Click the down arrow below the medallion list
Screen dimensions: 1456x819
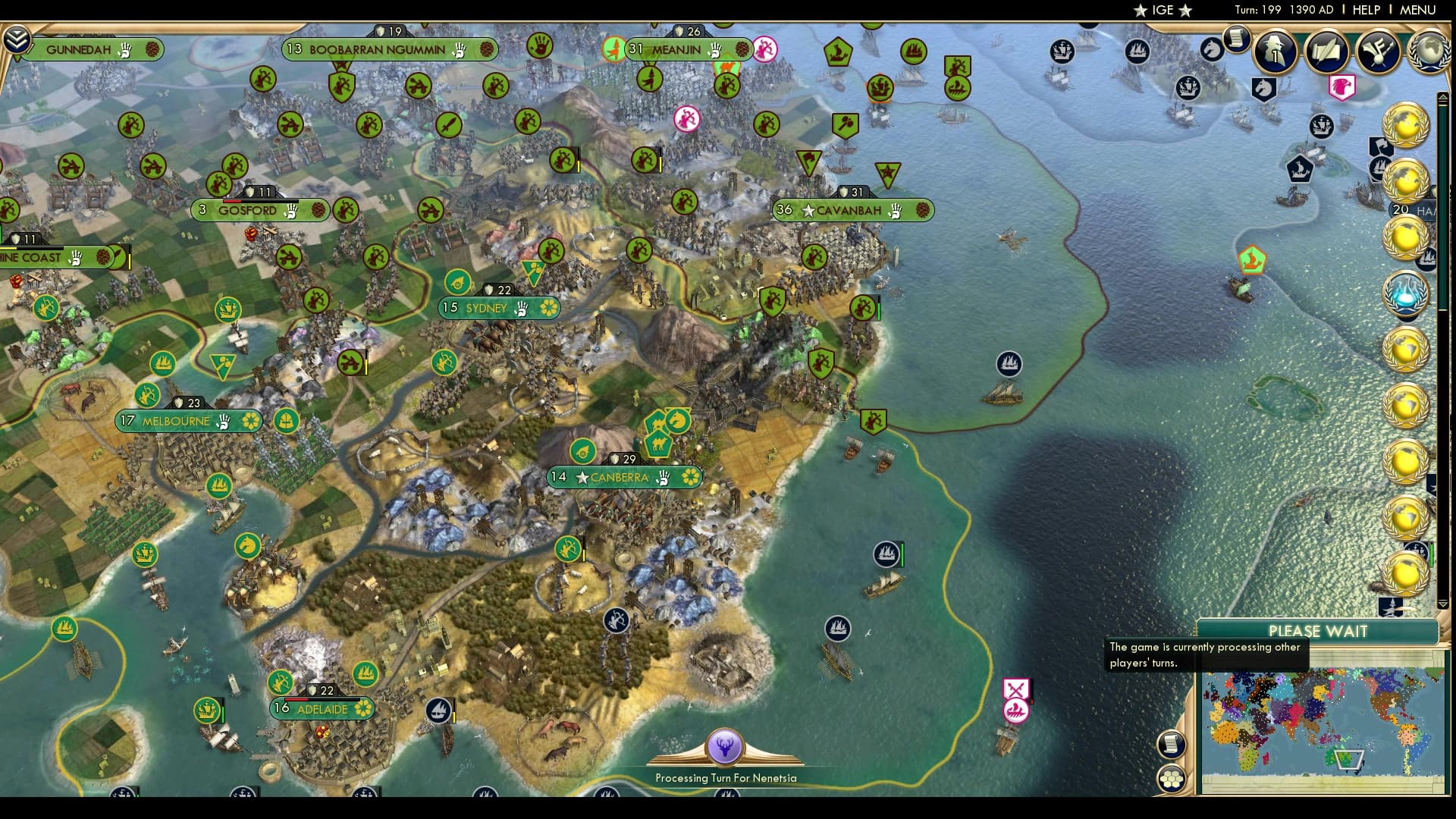(x=1442, y=604)
